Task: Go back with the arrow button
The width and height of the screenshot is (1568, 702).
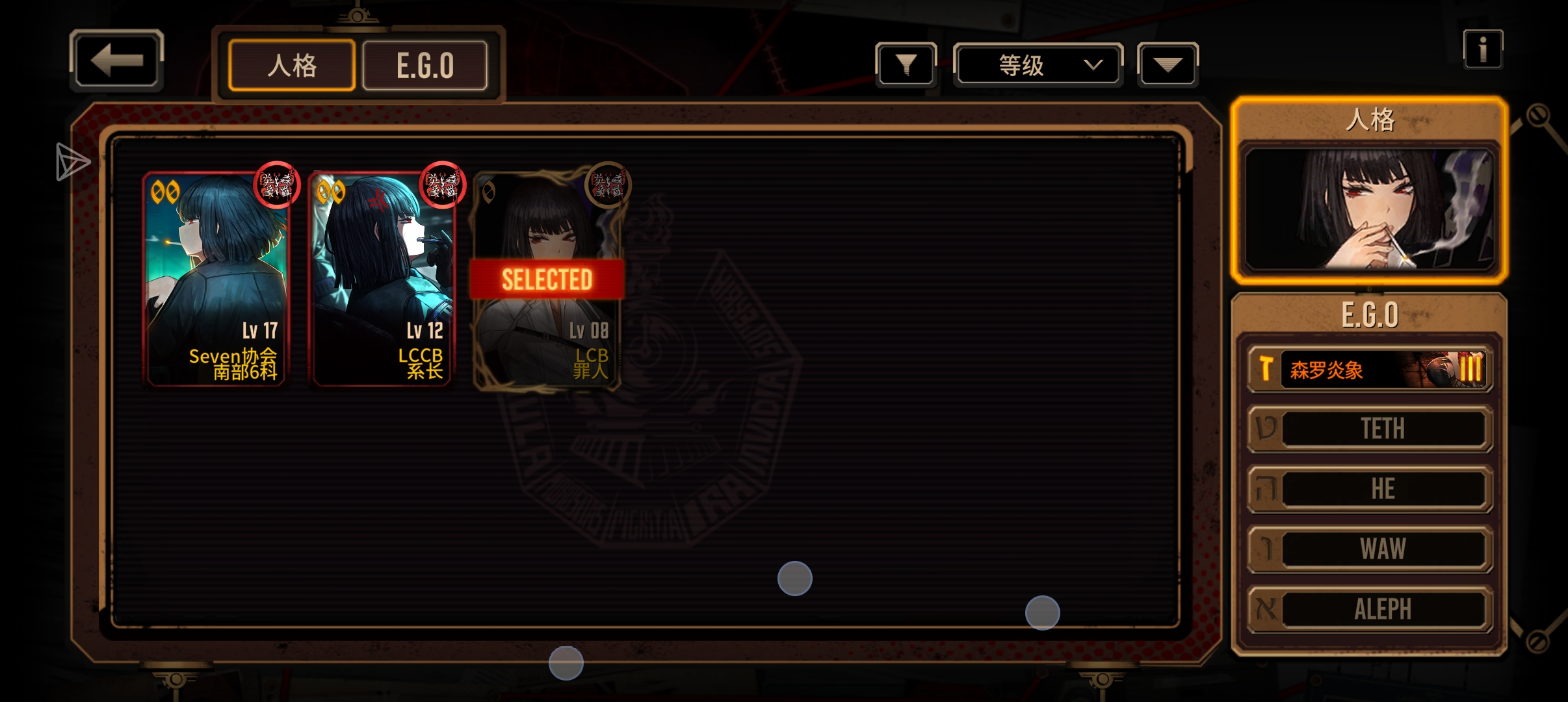Action: coord(116,60)
